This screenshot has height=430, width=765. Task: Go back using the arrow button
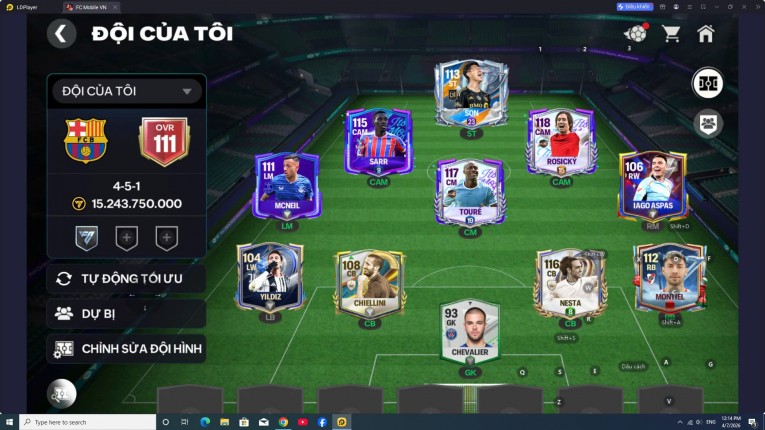coord(61,34)
